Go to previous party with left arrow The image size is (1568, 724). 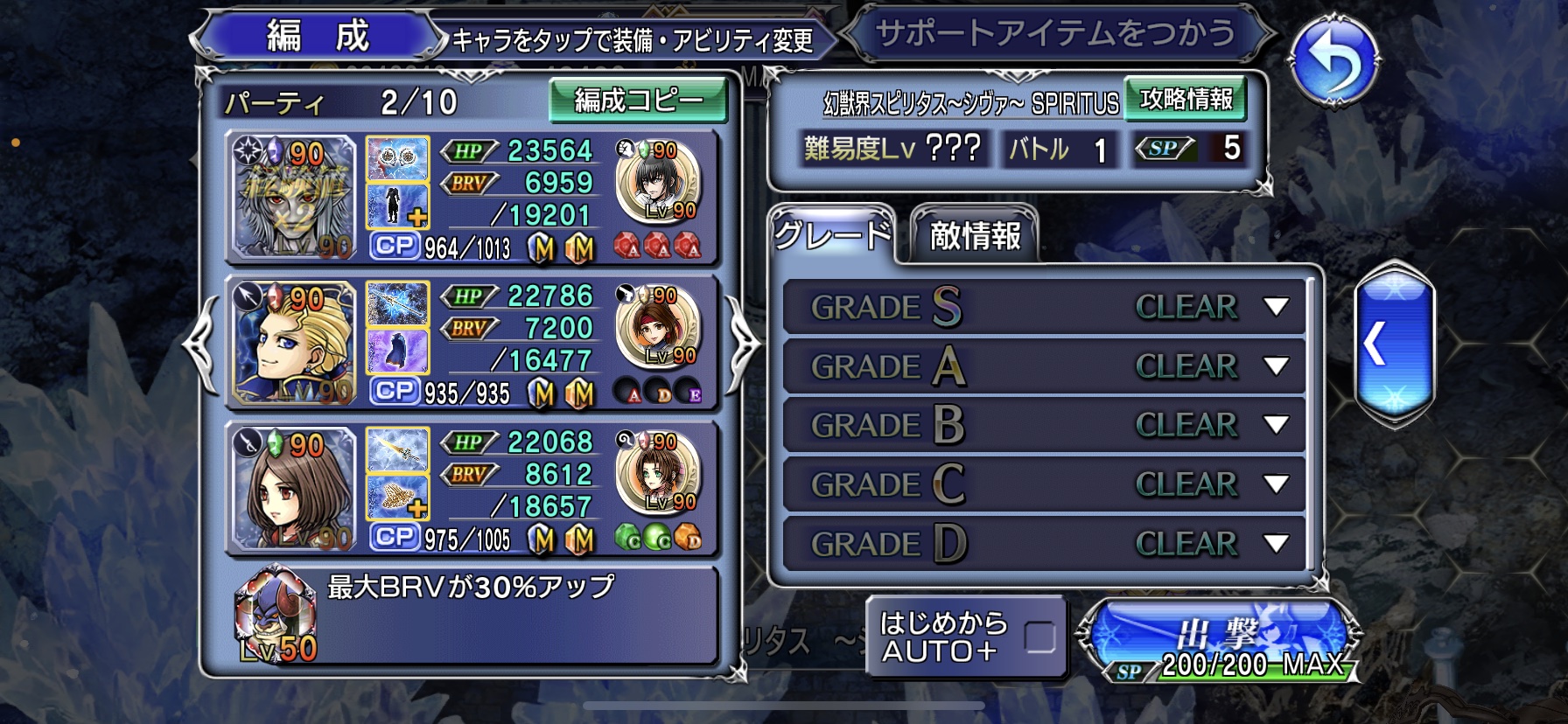click(x=200, y=344)
